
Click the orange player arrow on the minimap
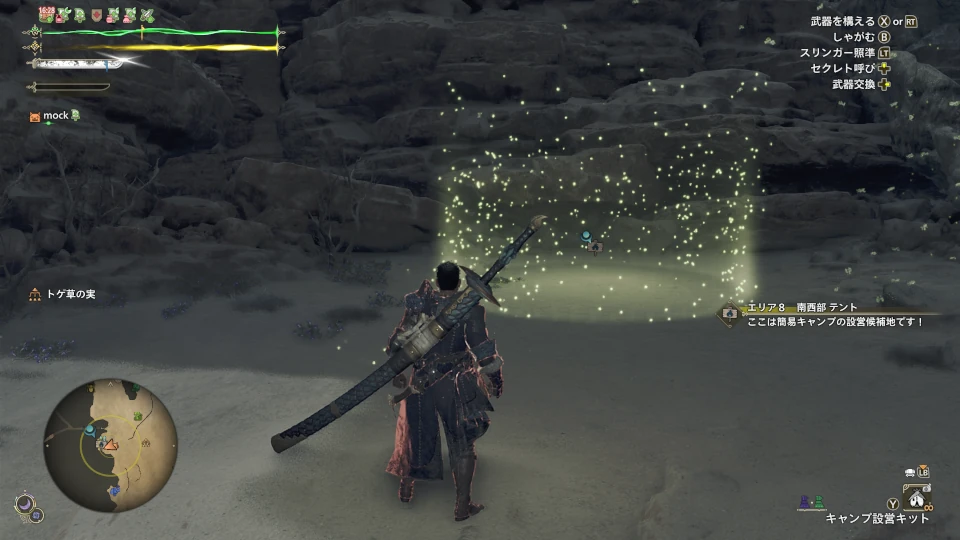[x=111, y=444]
